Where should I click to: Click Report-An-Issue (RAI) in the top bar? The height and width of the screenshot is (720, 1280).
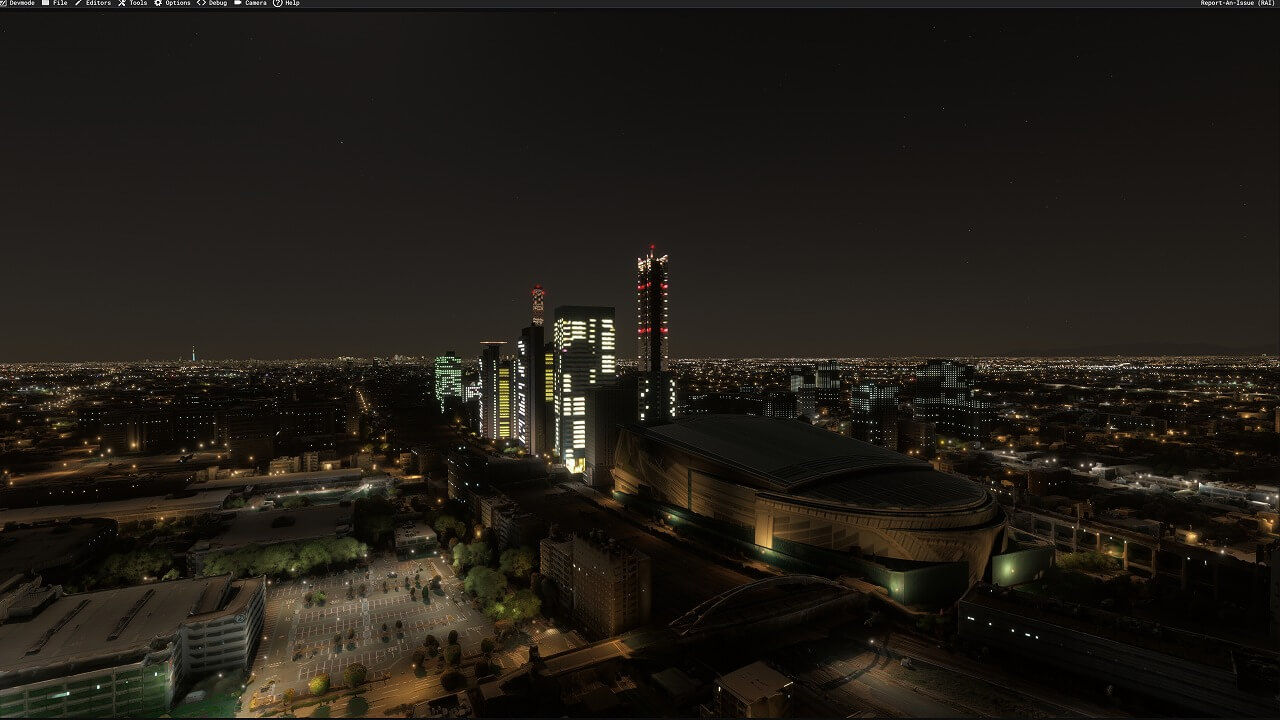1237,3
